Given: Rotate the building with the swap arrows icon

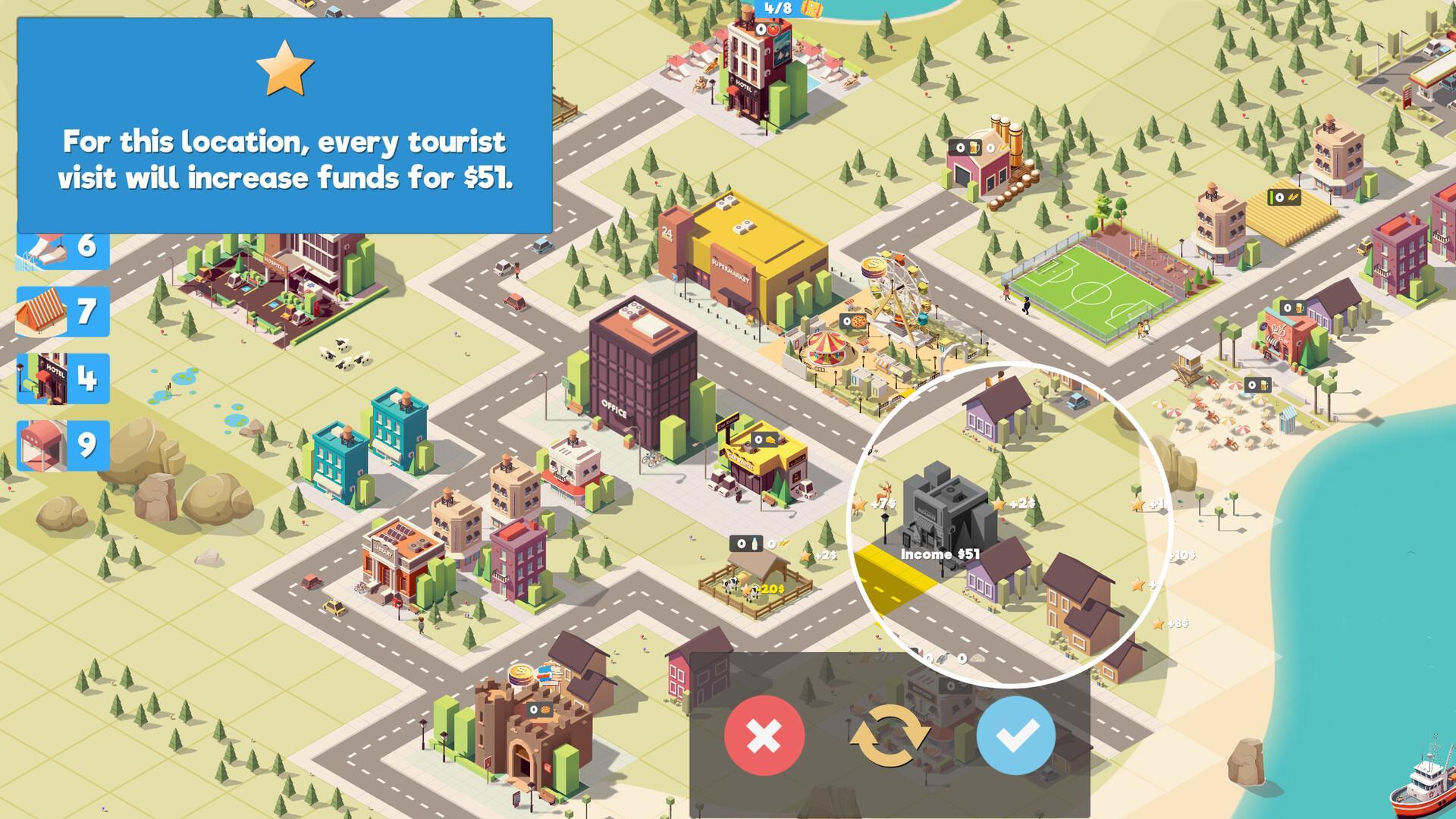Looking at the screenshot, I should tap(892, 736).
